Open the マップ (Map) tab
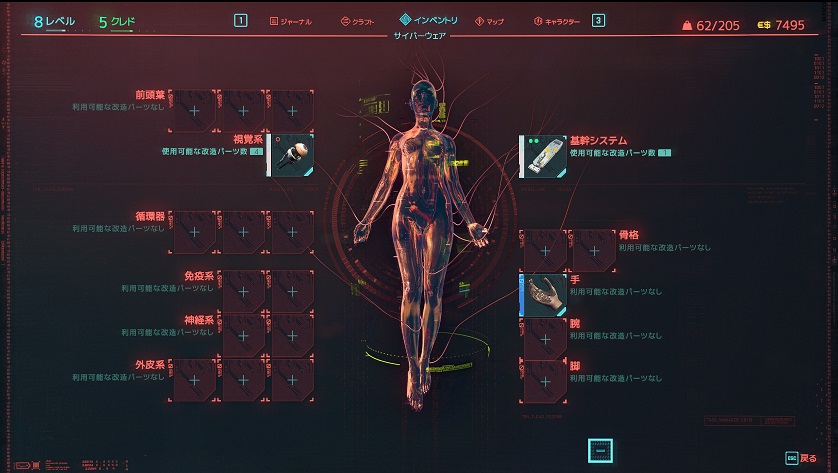This screenshot has height=473, width=838. (x=489, y=20)
